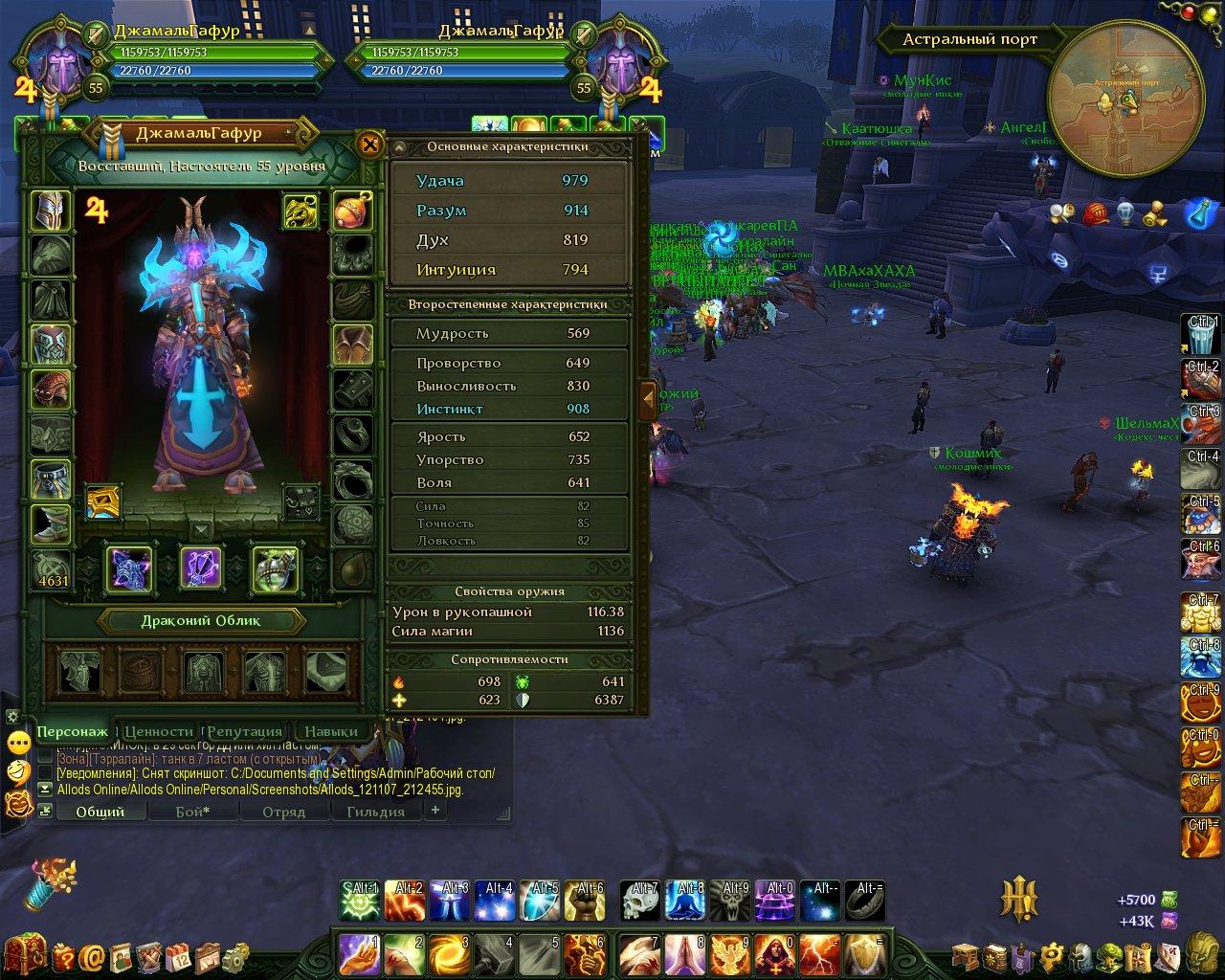Select the equipped helmet slot

tap(51, 211)
